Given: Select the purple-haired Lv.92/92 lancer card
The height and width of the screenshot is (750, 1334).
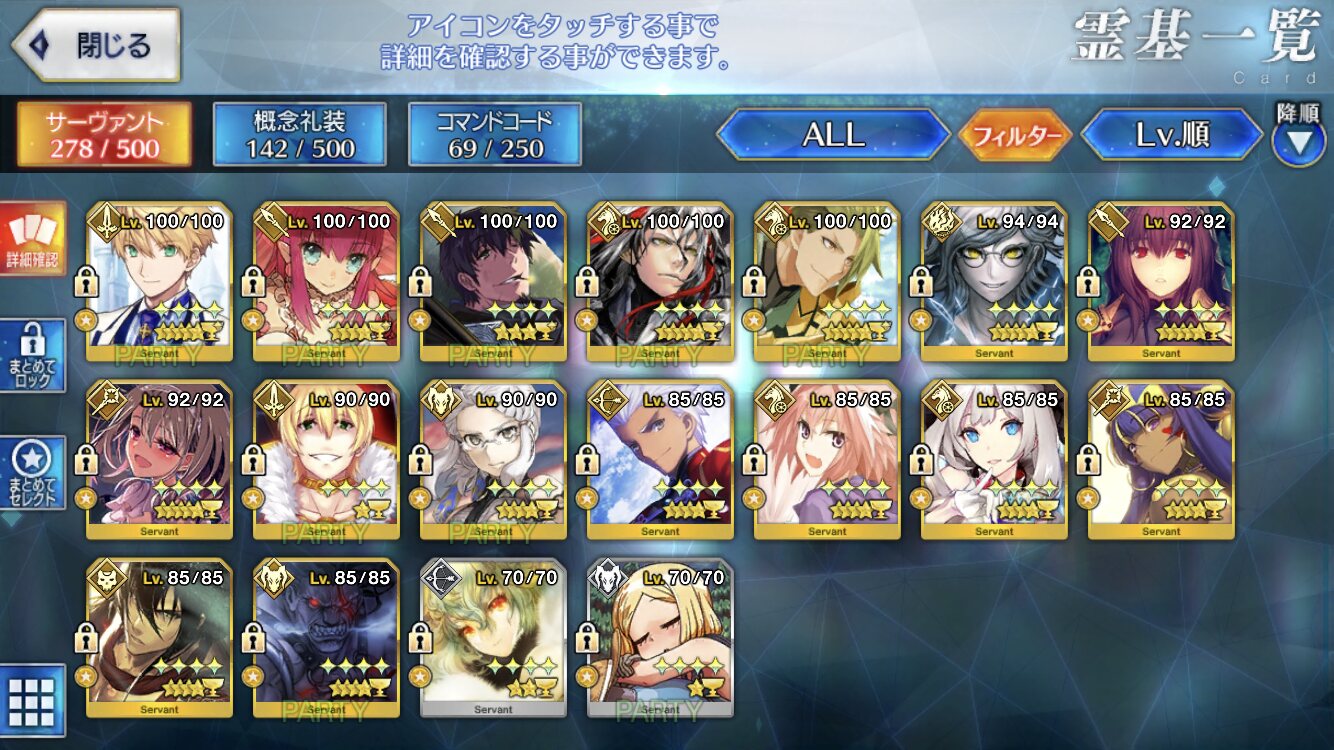Looking at the screenshot, I should [x=1161, y=282].
